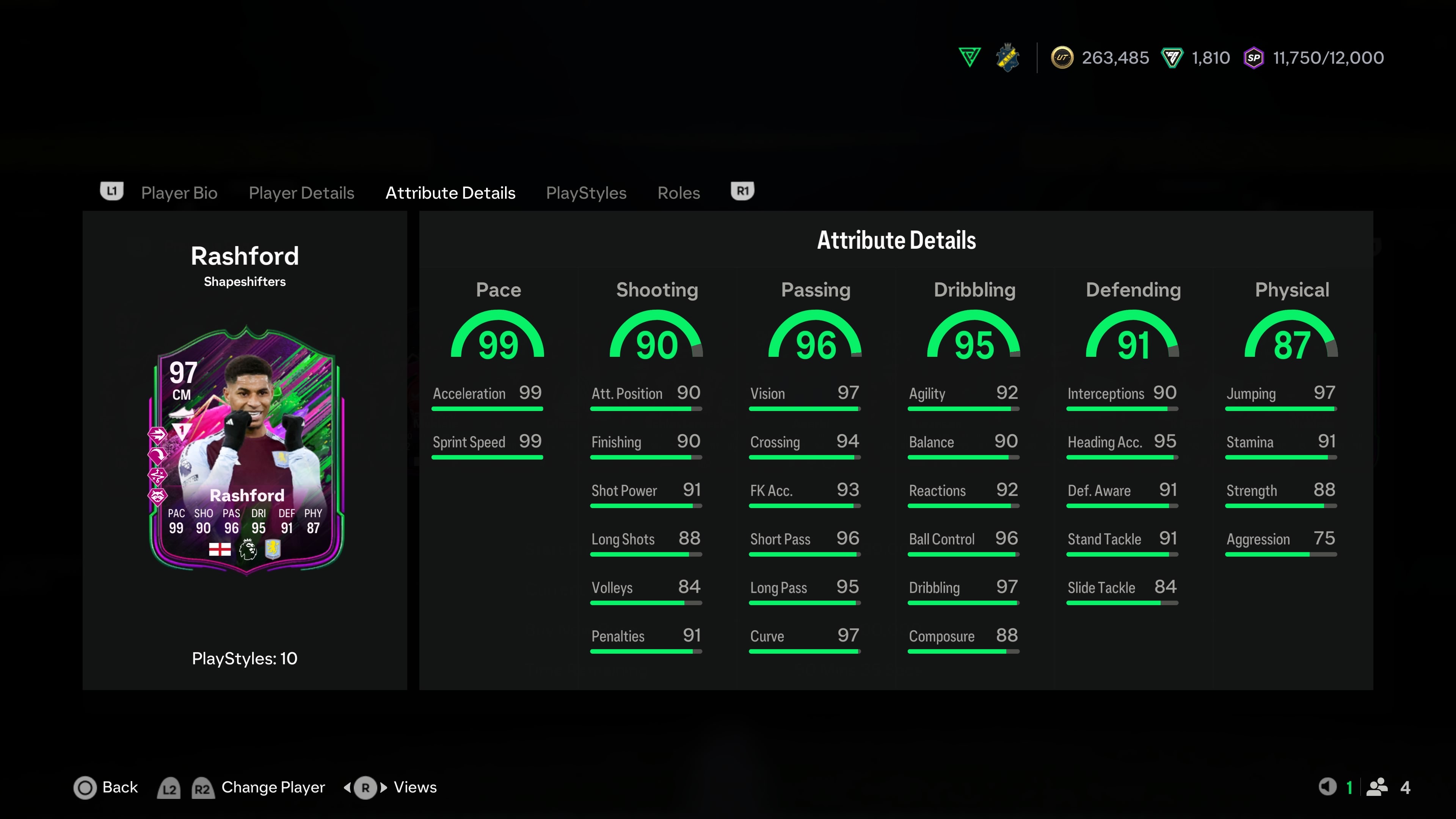Switch to the Player Bio tab
Image resolution: width=1456 pixels, height=819 pixels.
click(179, 193)
